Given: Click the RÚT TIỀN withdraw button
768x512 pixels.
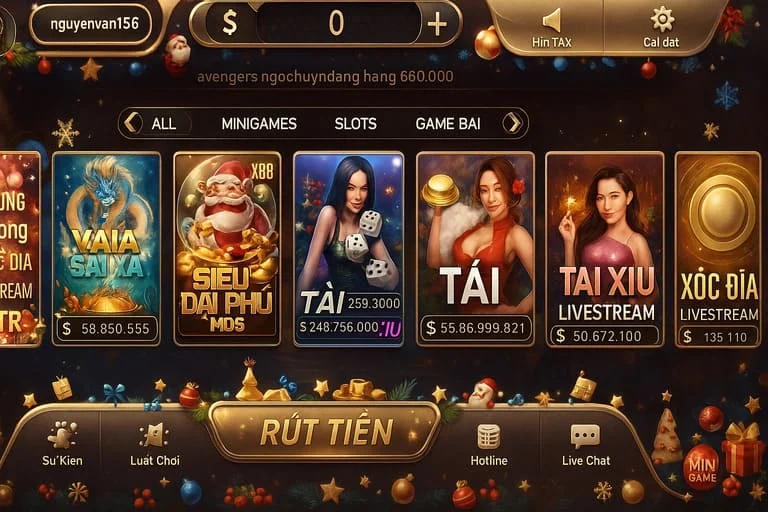Looking at the screenshot, I should [x=325, y=431].
